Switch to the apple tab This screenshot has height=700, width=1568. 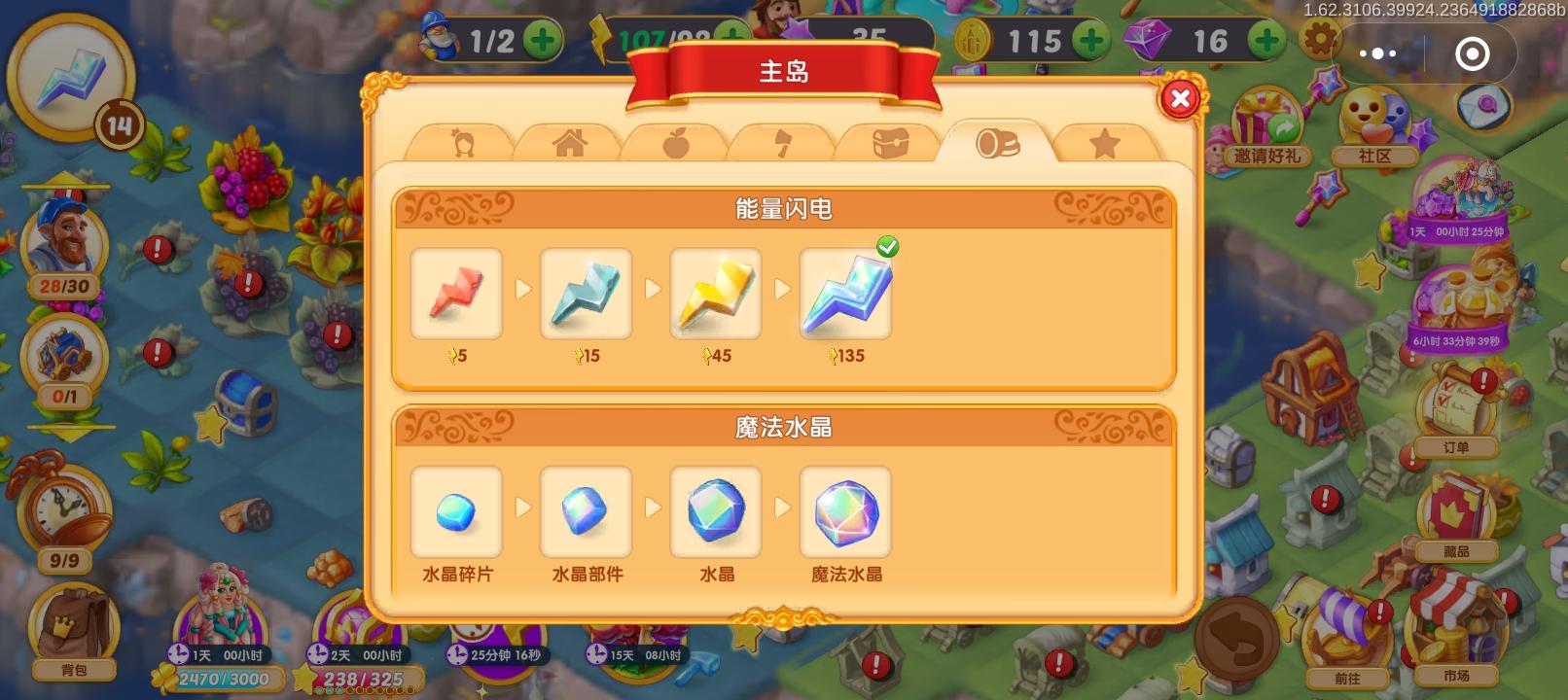(x=679, y=142)
